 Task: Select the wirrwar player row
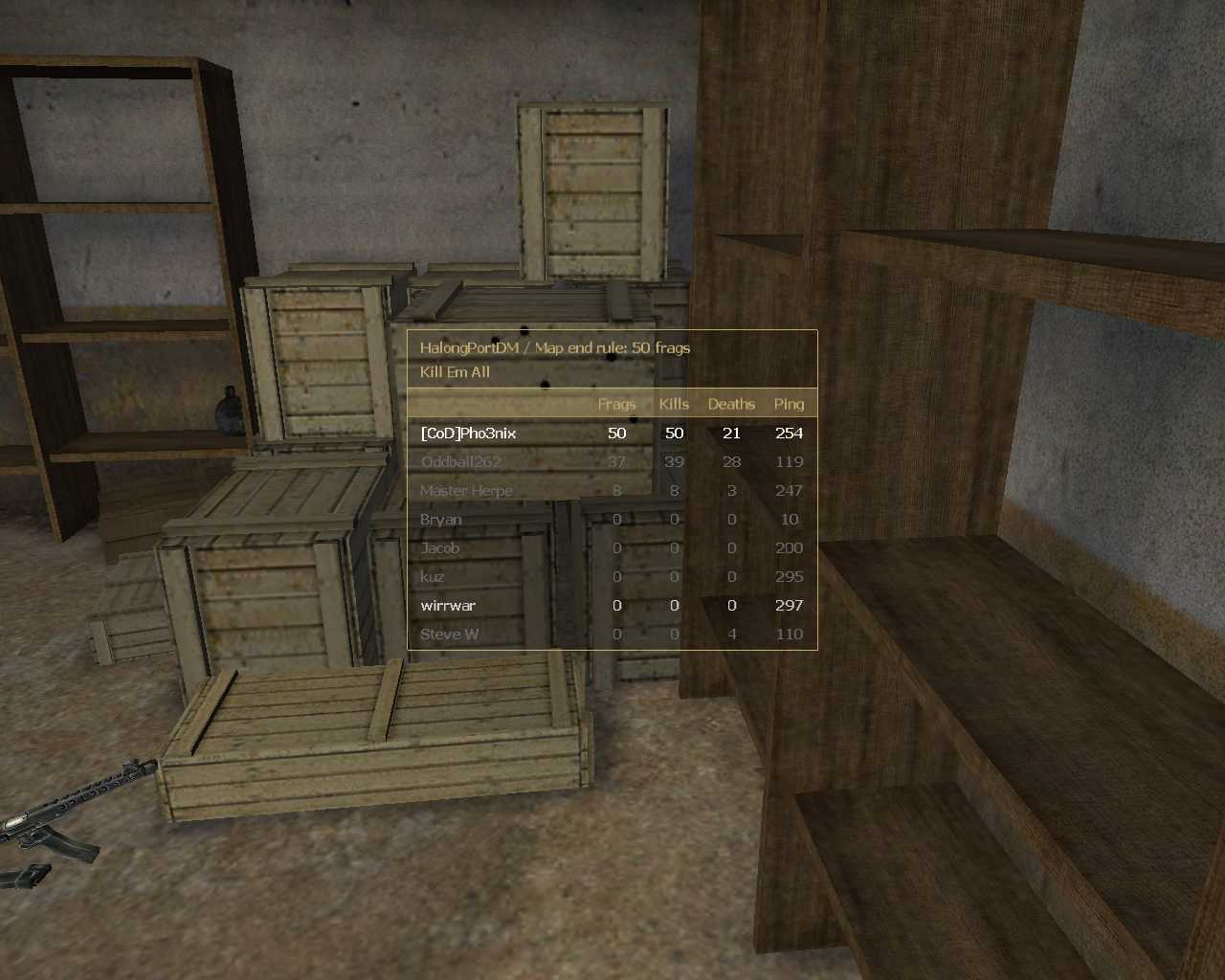tap(448, 606)
